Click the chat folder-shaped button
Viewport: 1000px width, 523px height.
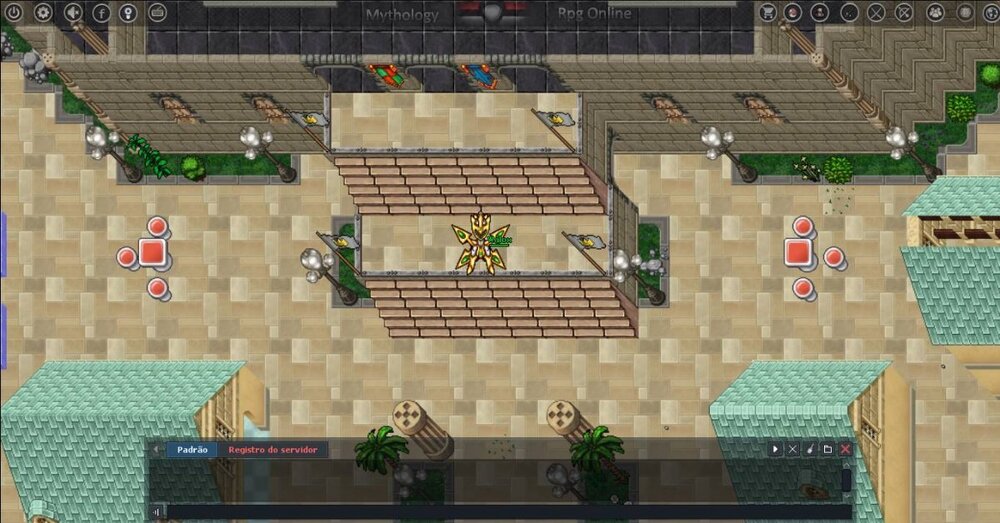point(828,450)
